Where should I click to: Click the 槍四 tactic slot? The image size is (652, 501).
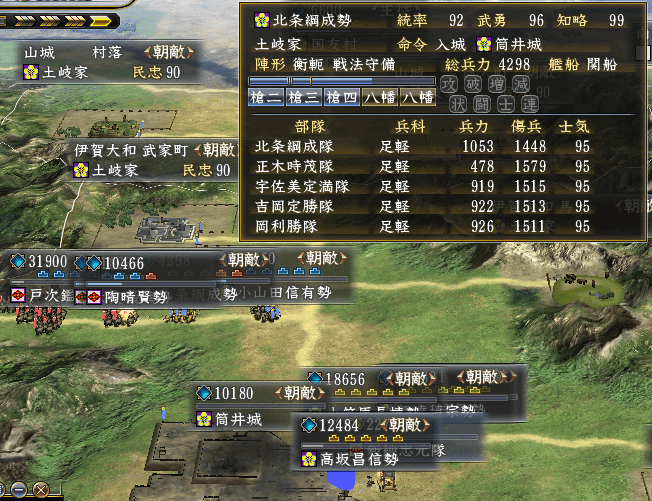click(340, 98)
